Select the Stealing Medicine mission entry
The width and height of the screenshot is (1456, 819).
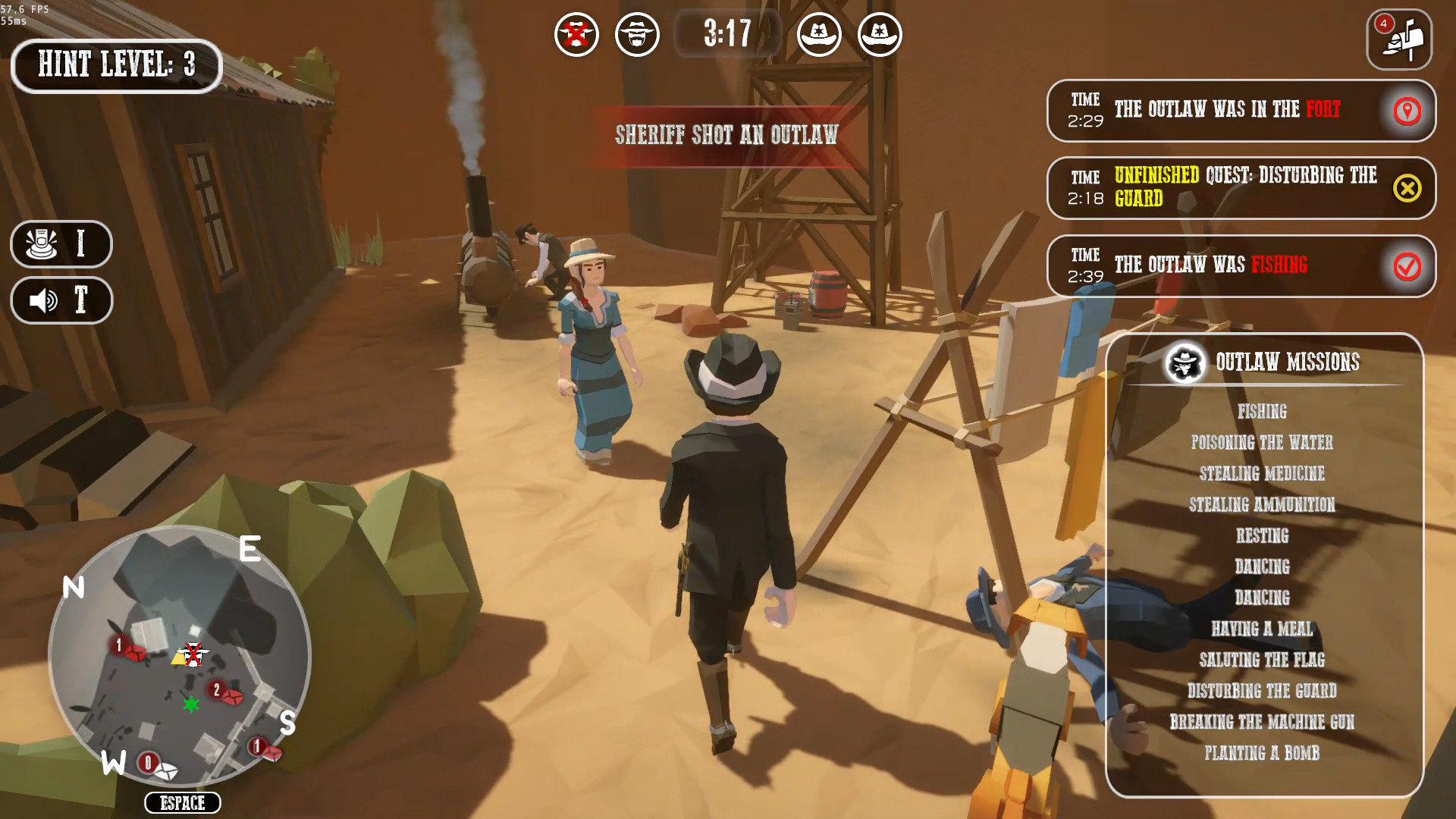(x=1262, y=473)
